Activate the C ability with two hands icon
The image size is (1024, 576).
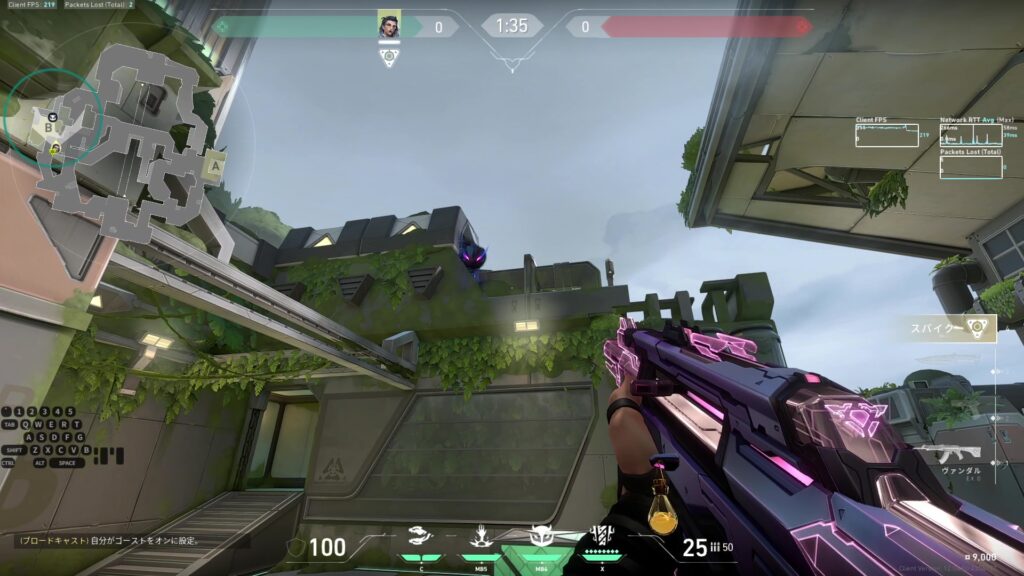(x=422, y=538)
